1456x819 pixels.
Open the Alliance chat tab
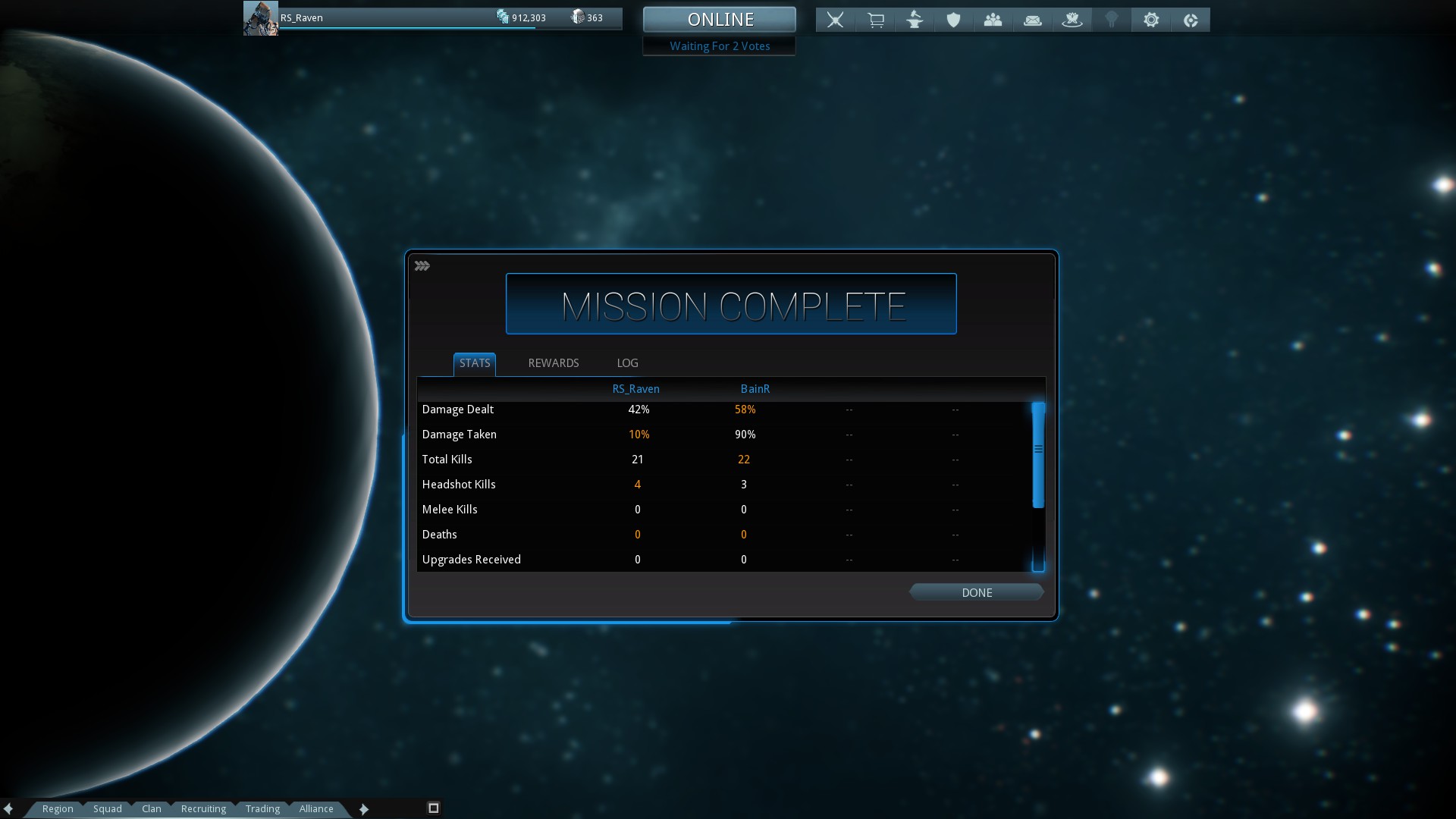[x=316, y=808]
